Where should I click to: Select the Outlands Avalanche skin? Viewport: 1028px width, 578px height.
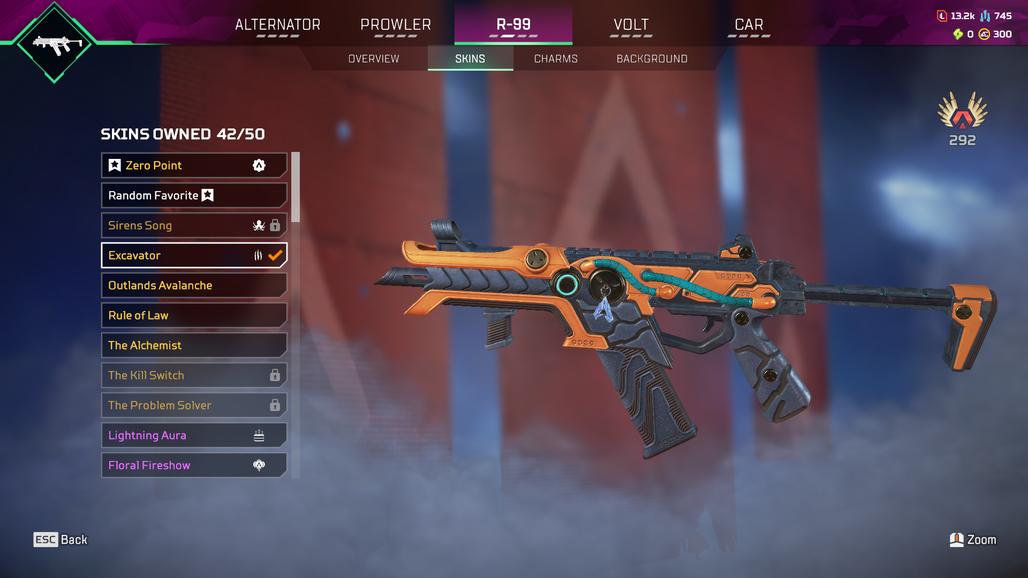pyautogui.click(x=194, y=285)
